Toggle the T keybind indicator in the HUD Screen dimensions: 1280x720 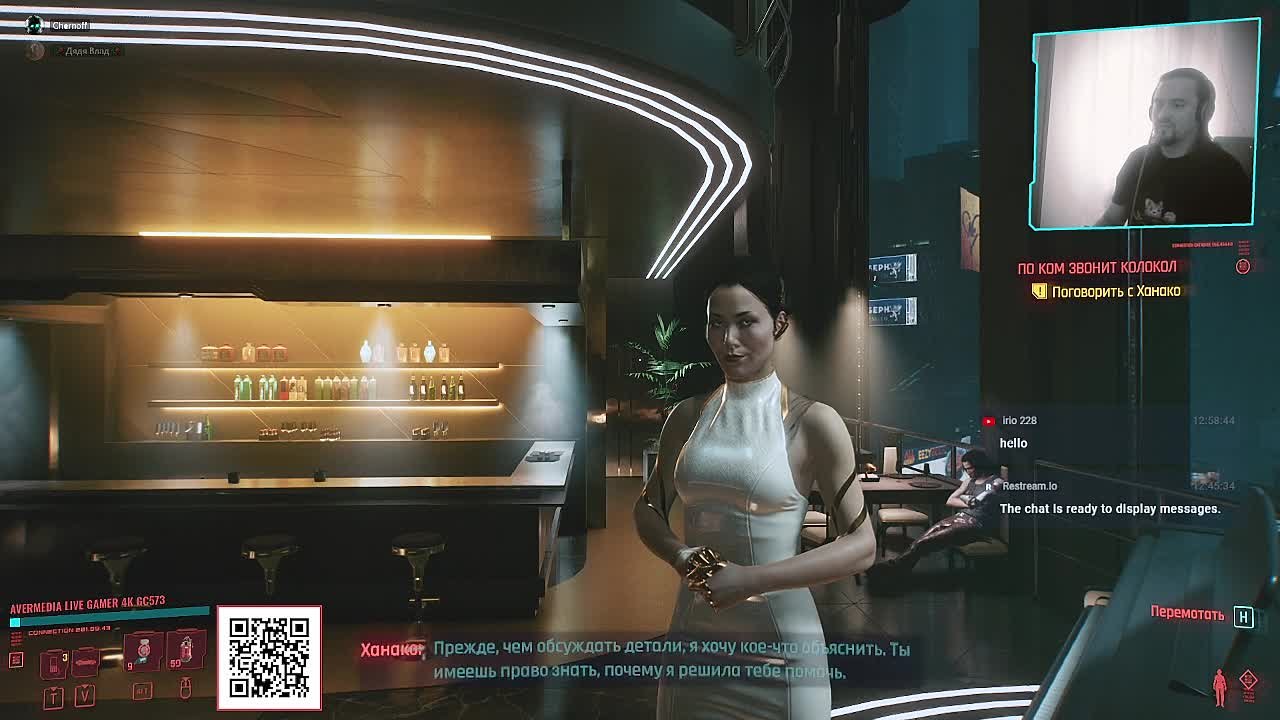(52, 696)
